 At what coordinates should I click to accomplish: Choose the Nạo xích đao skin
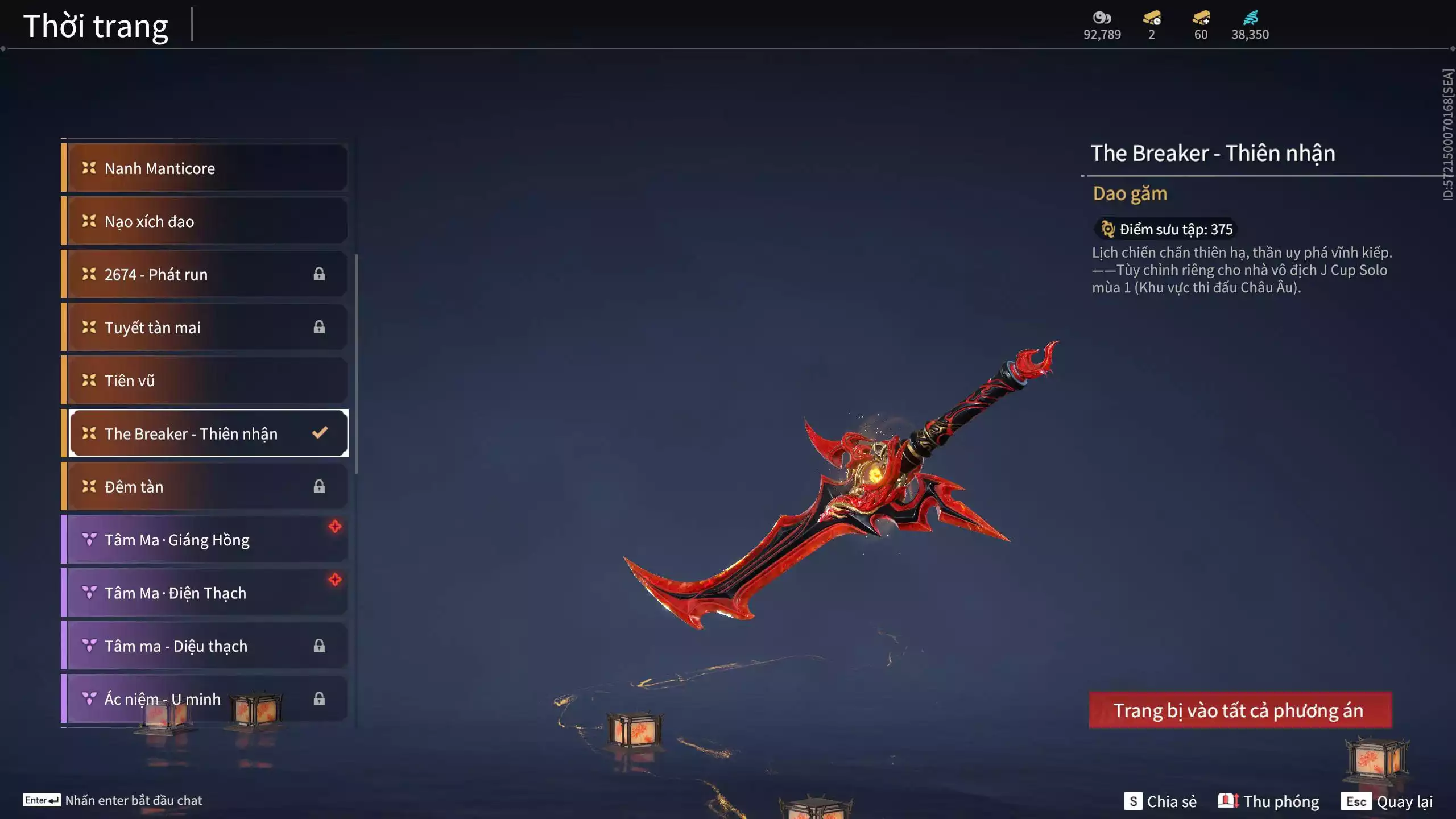(205, 221)
